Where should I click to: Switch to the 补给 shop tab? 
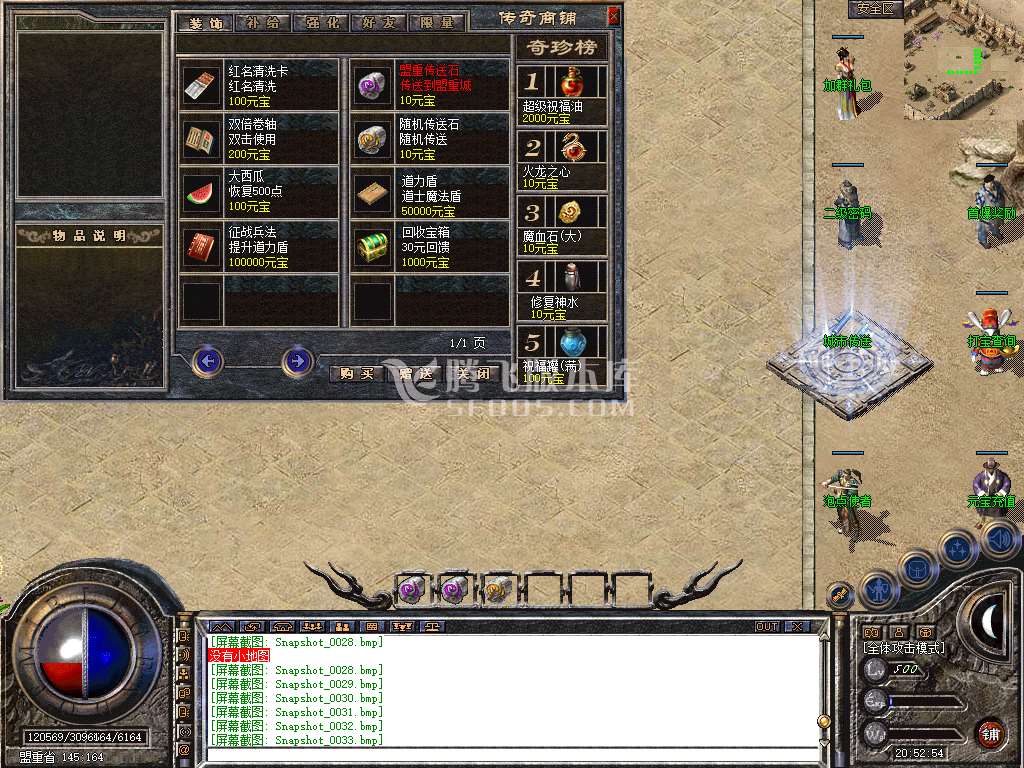tap(264, 22)
